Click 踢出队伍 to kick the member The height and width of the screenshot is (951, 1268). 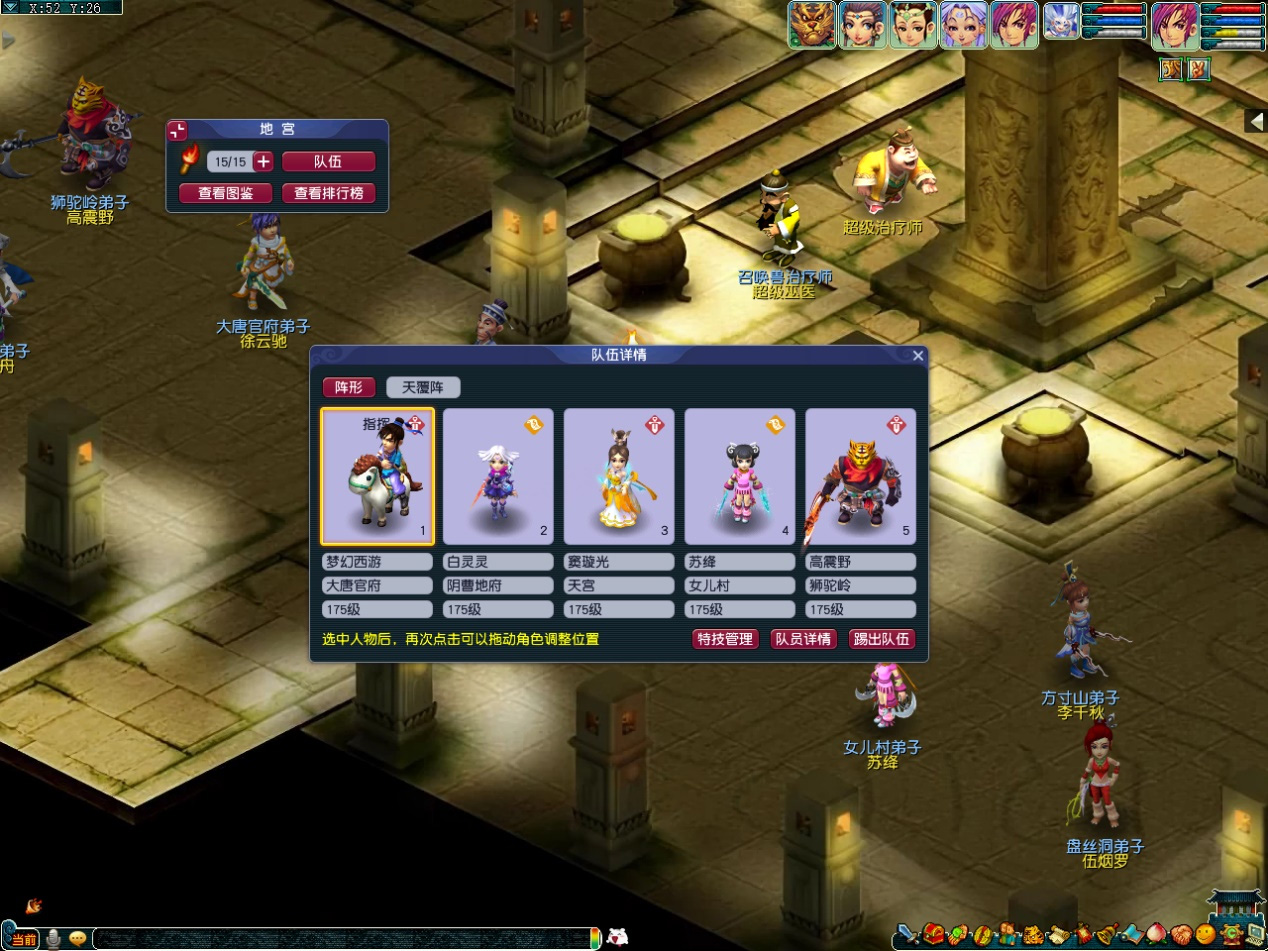click(881, 639)
